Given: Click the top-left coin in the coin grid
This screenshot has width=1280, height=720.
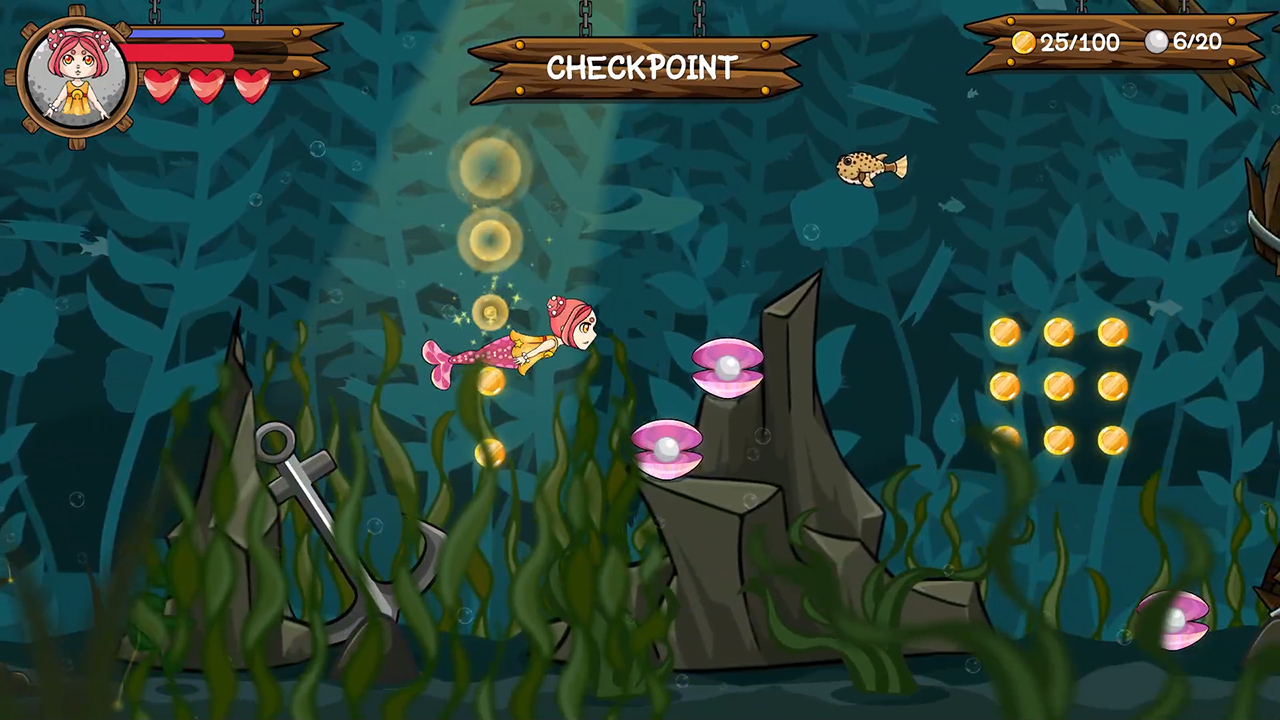Looking at the screenshot, I should click(1003, 332).
